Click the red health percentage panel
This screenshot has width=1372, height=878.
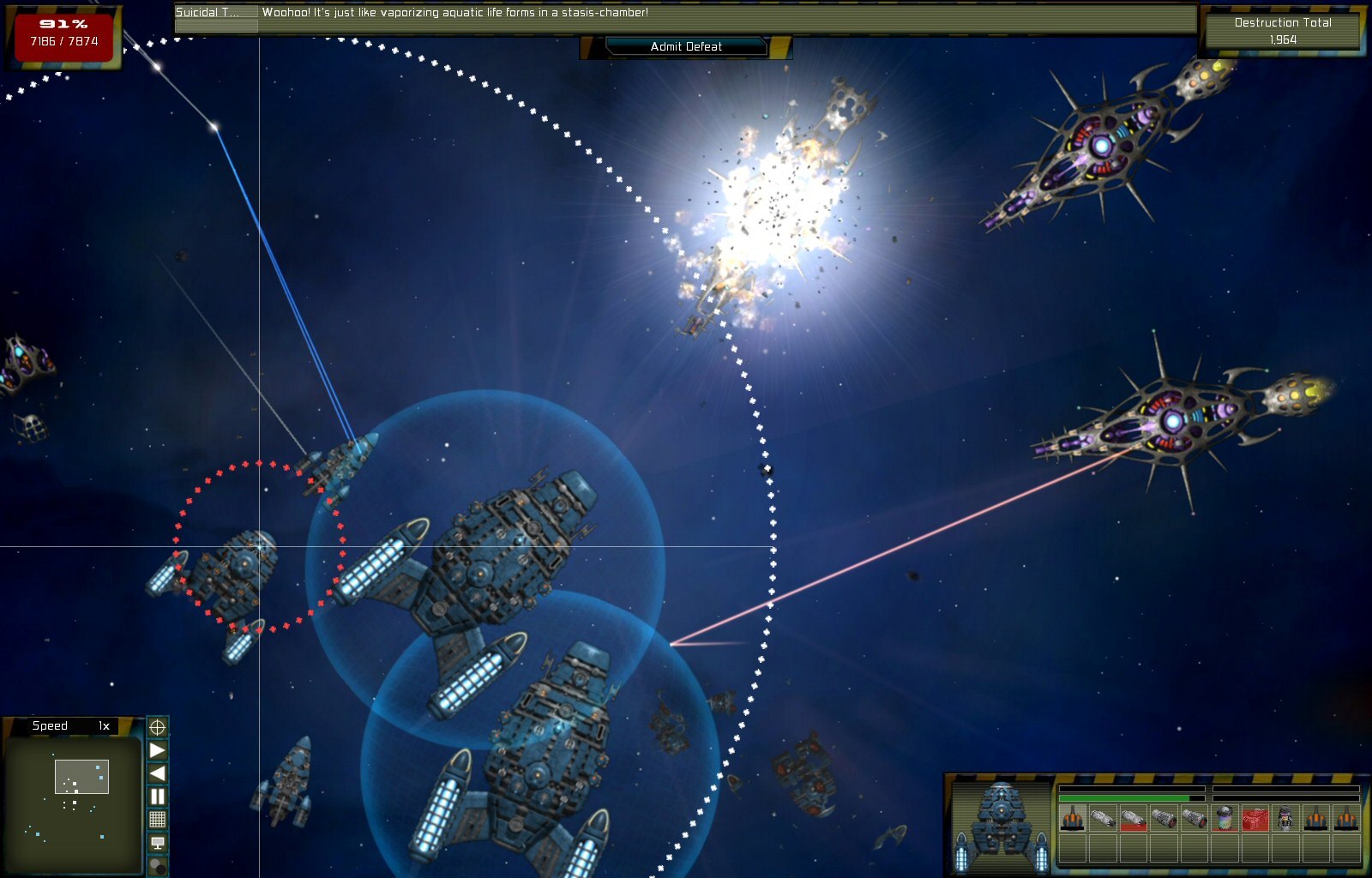click(64, 34)
